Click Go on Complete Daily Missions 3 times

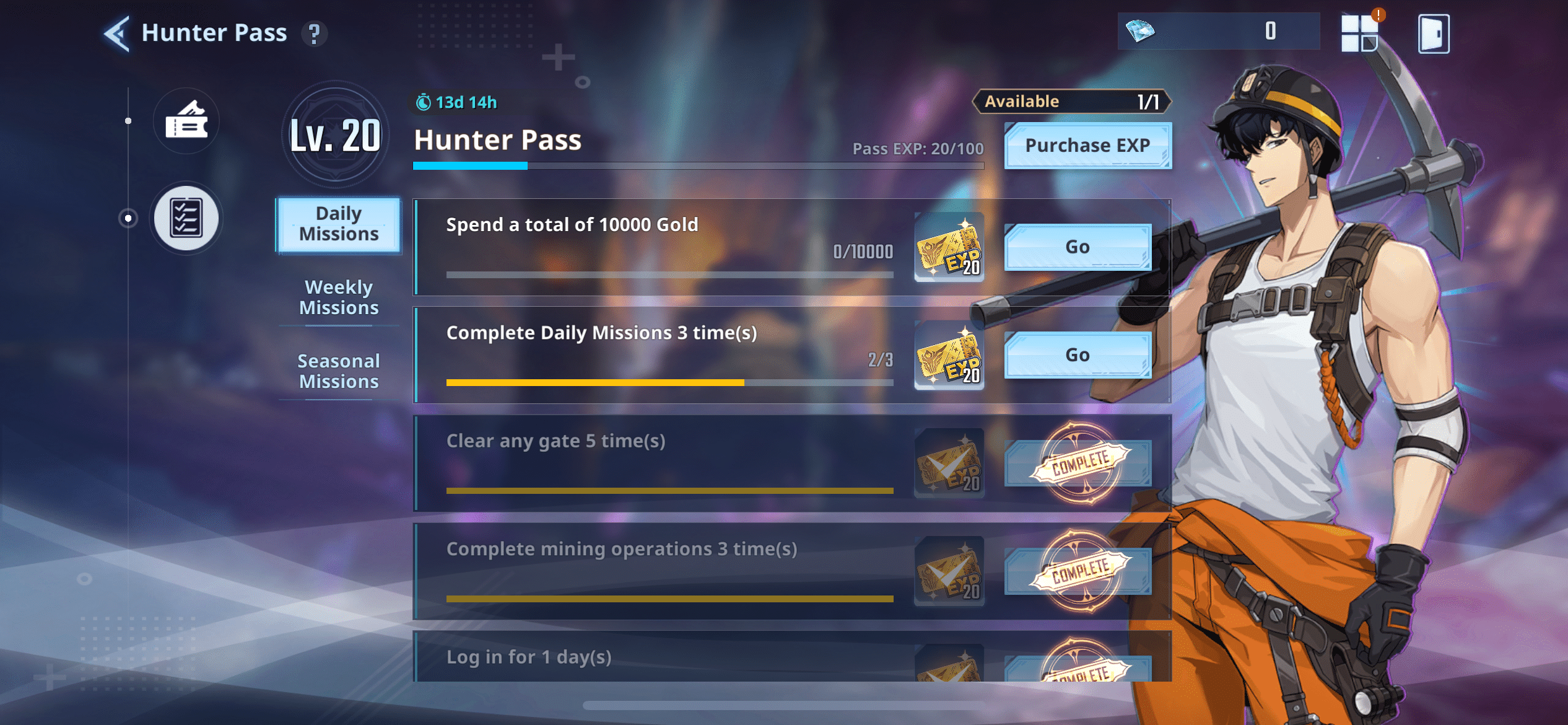pos(1078,354)
